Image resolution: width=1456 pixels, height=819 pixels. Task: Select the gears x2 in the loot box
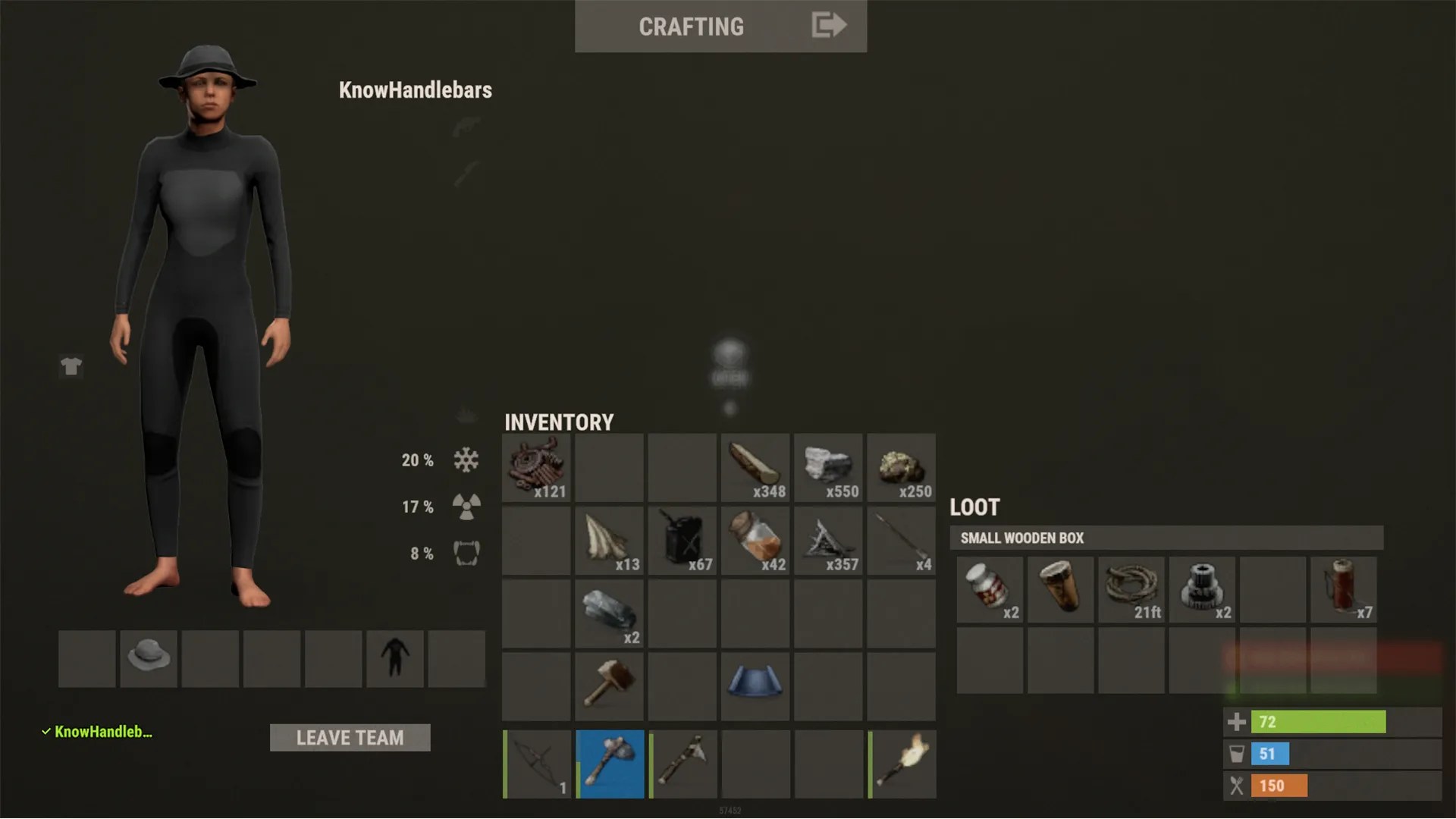pos(1201,589)
